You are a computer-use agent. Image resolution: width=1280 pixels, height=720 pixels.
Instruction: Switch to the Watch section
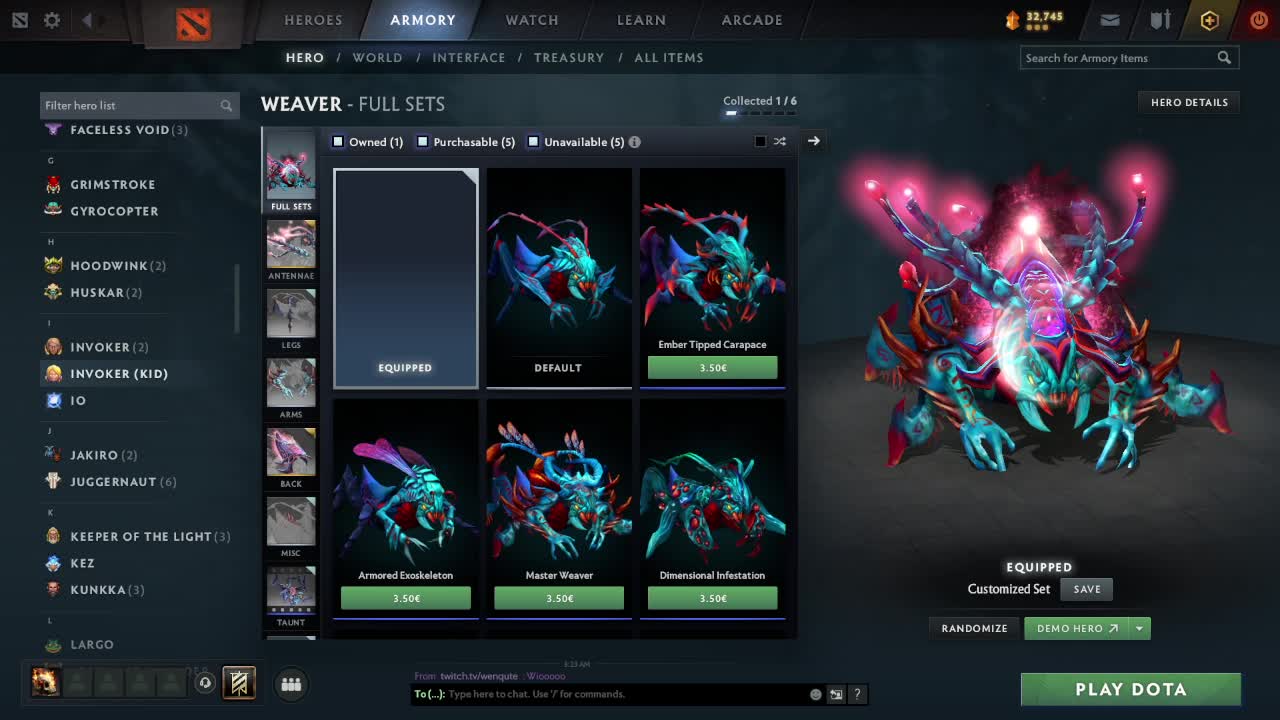click(x=532, y=20)
